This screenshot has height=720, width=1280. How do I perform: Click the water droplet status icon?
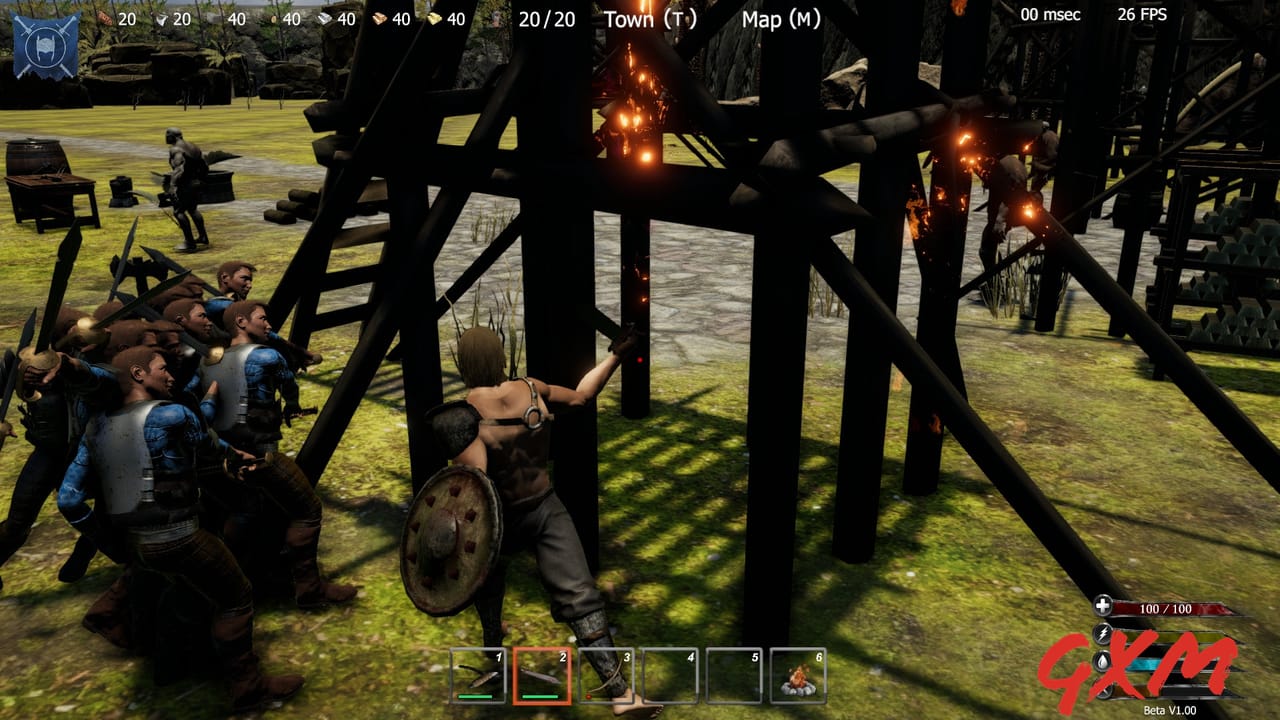coord(1101,661)
